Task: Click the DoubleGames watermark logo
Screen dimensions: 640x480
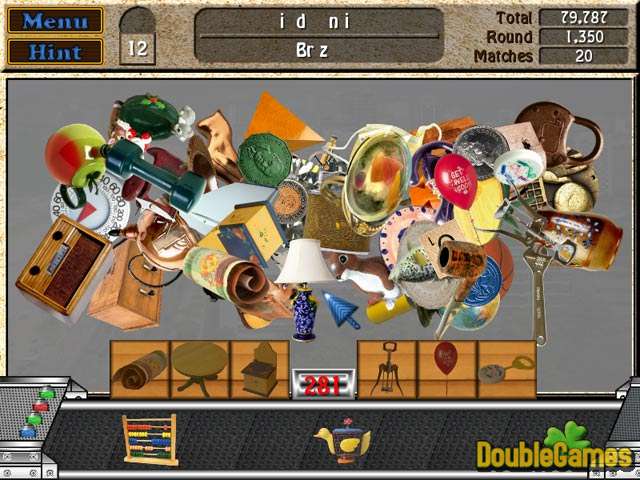Action: 555,450
